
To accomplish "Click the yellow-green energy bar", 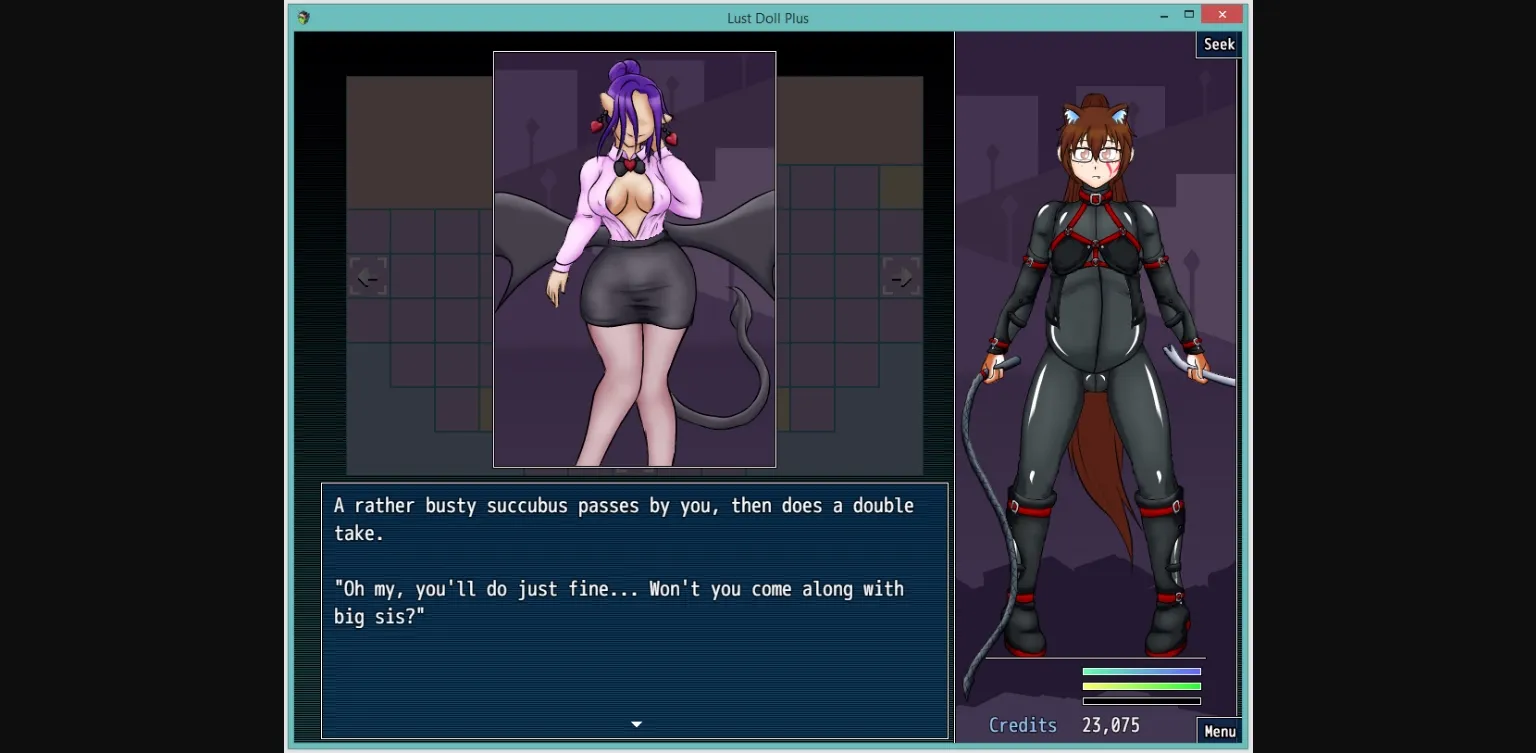I will 1140,686.
